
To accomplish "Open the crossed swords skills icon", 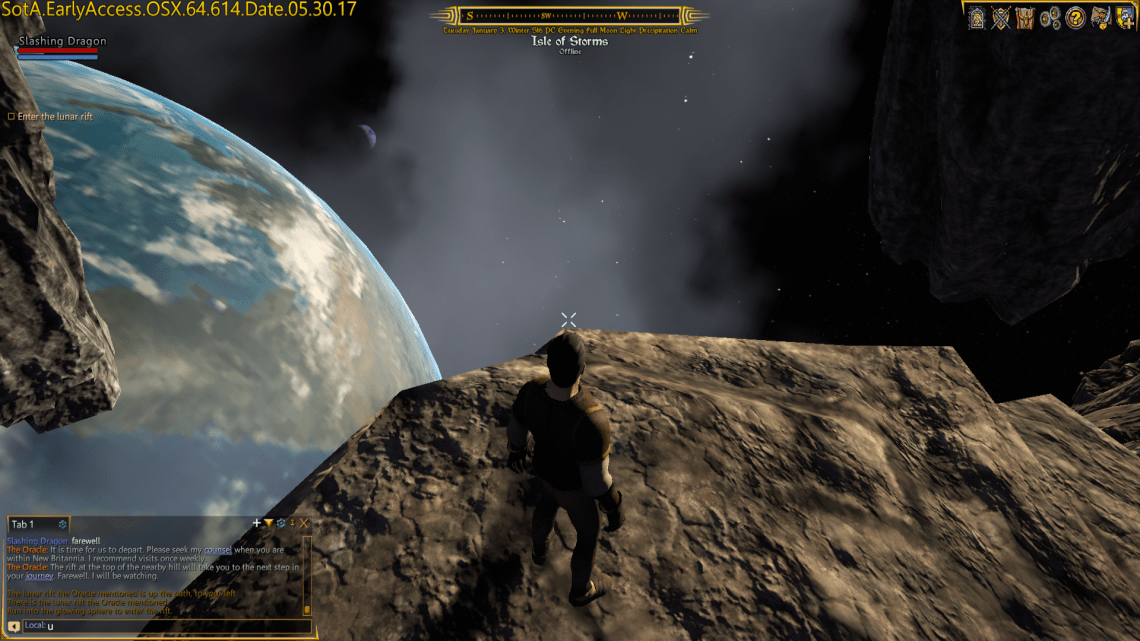I will (x=1000, y=17).
